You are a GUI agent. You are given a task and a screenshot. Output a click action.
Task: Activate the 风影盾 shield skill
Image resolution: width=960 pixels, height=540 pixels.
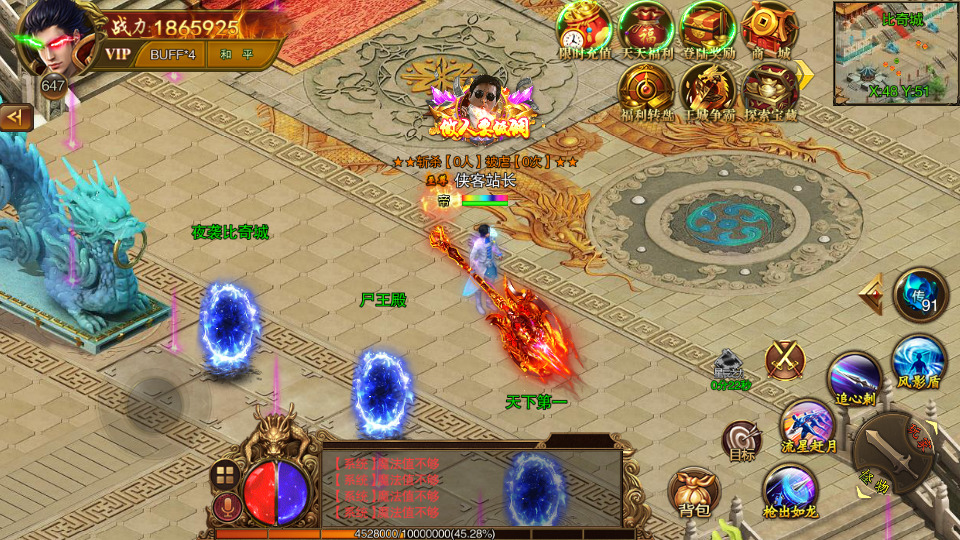(x=918, y=360)
